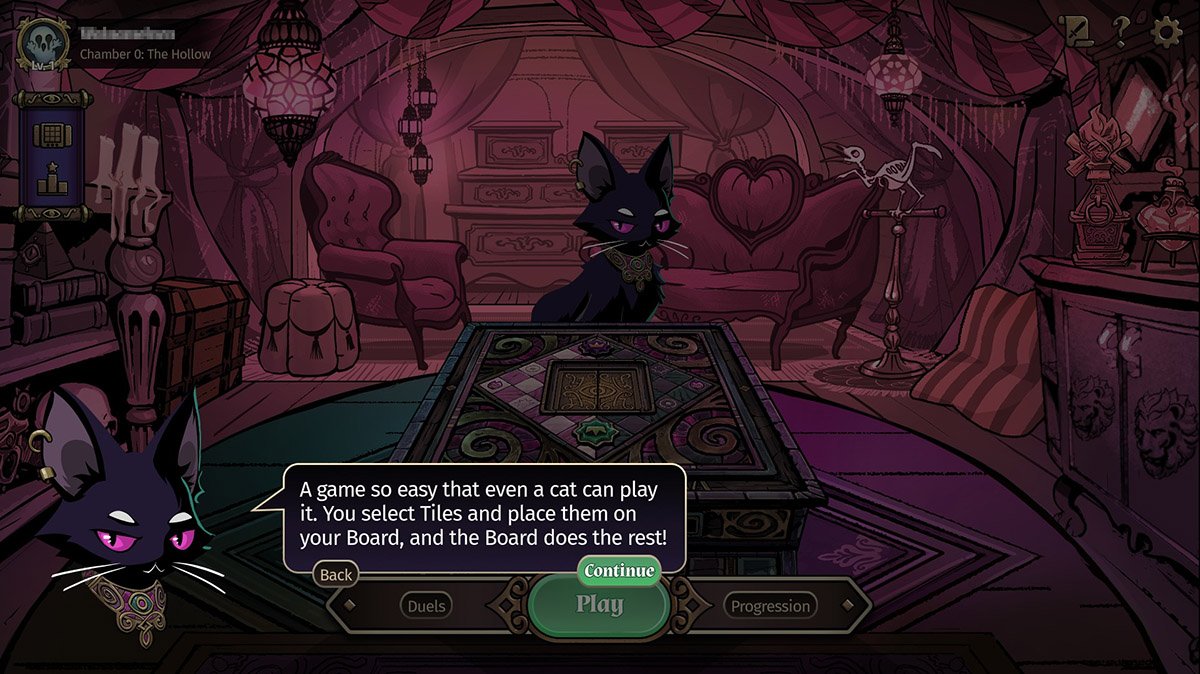Start a match with the Play button
The height and width of the screenshot is (674, 1200).
coord(600,605)
